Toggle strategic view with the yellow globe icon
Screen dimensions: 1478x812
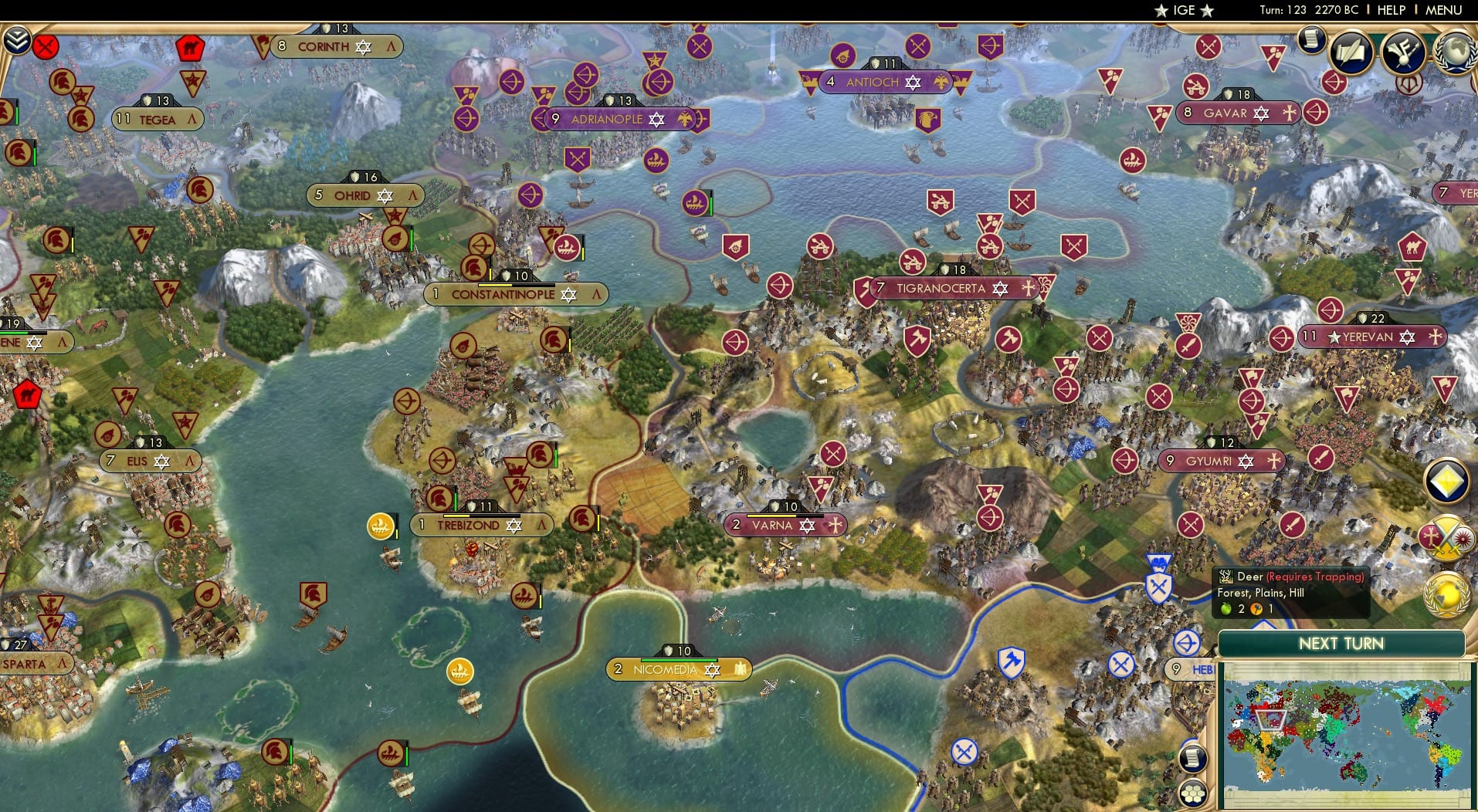[1445, 594]
